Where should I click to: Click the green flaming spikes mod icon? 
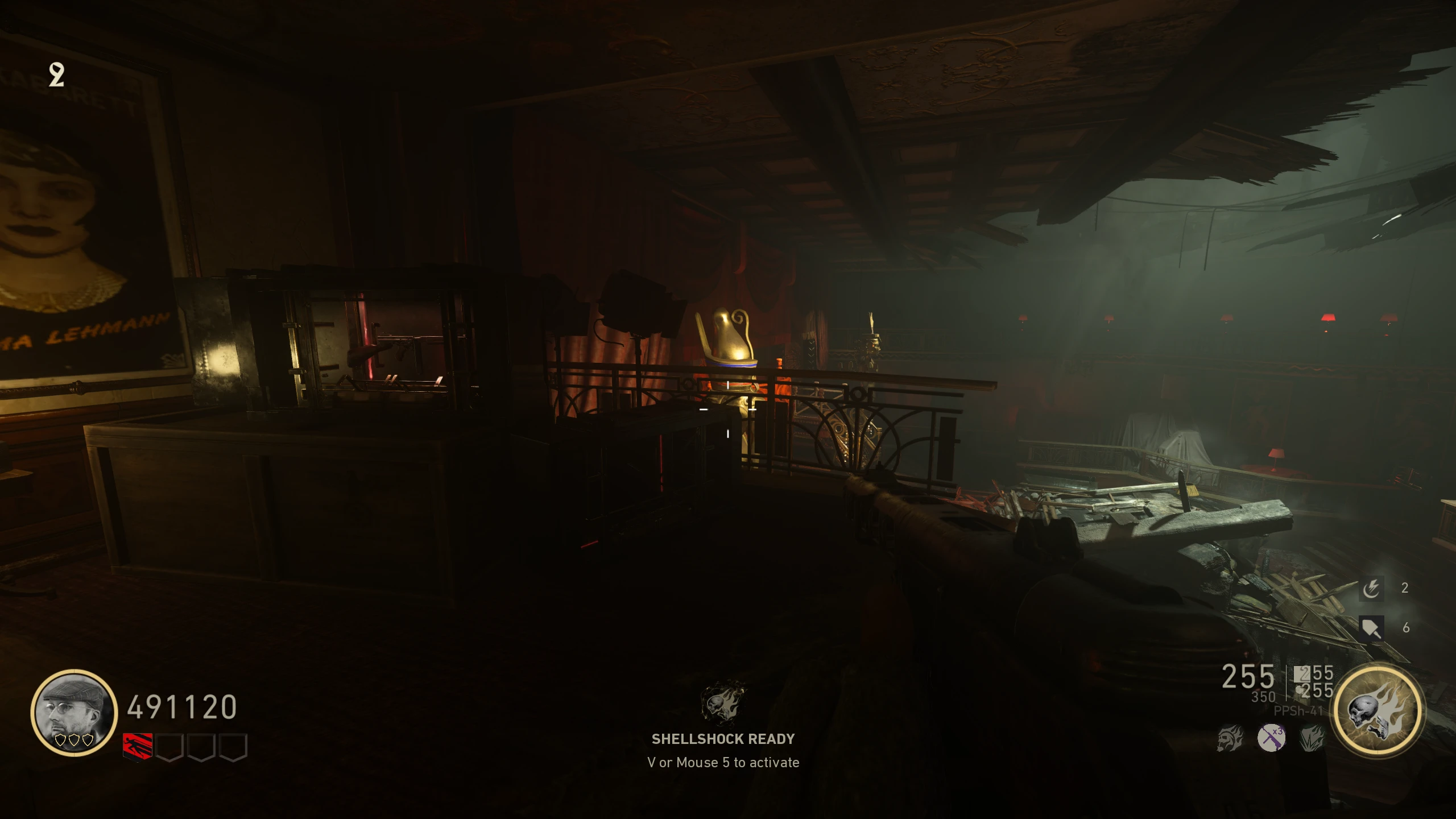(x=1312, y=738)
